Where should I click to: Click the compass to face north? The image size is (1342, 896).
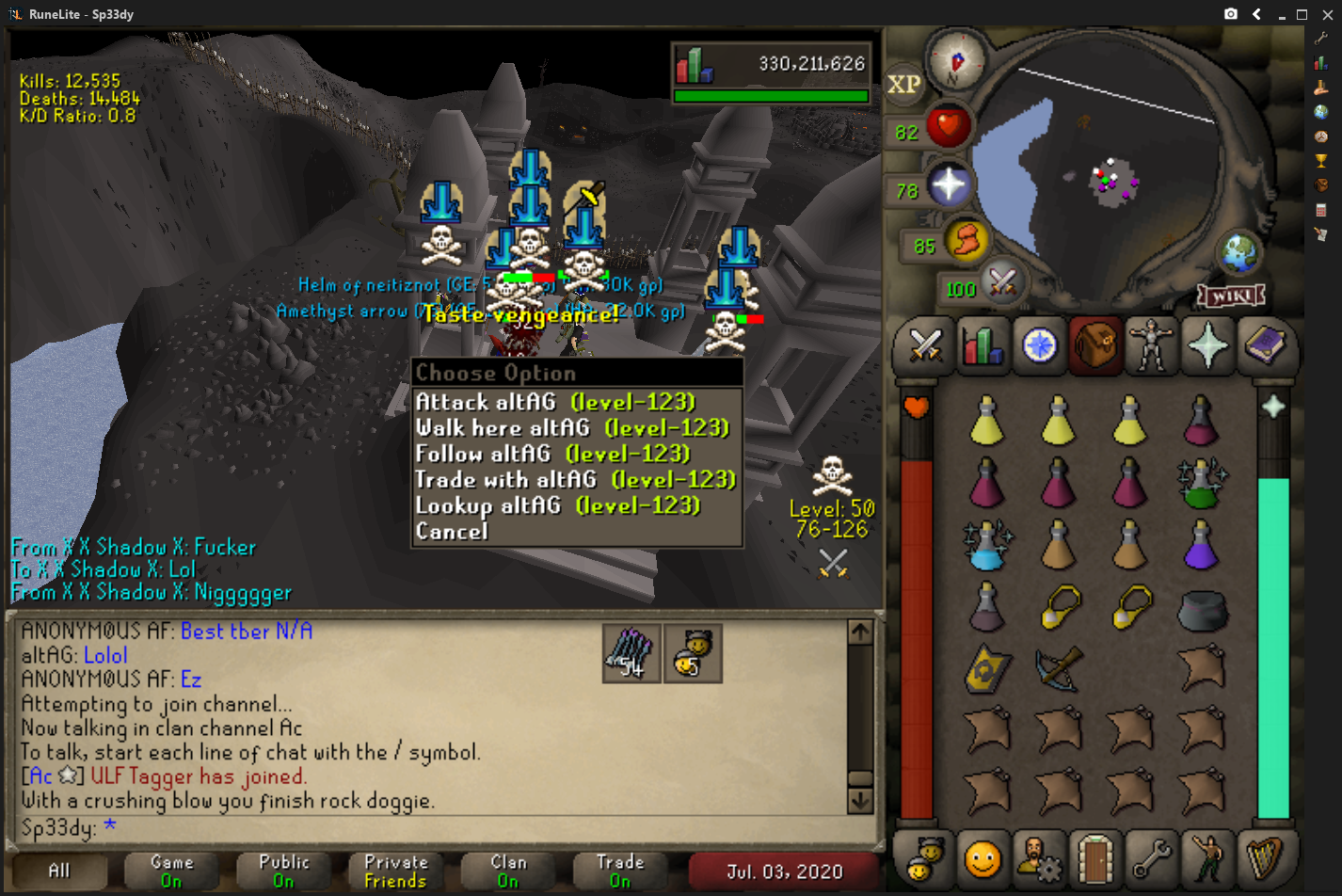tap(957, 60)
